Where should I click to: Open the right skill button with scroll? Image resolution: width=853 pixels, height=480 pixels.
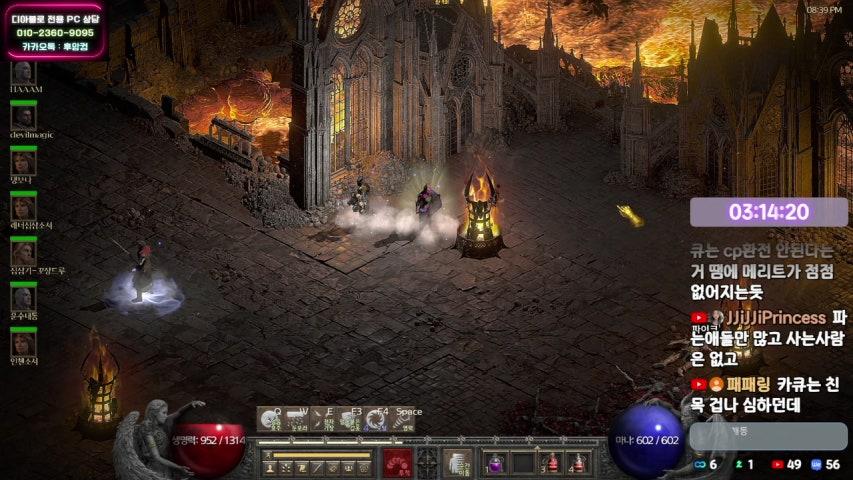(458, 463)
